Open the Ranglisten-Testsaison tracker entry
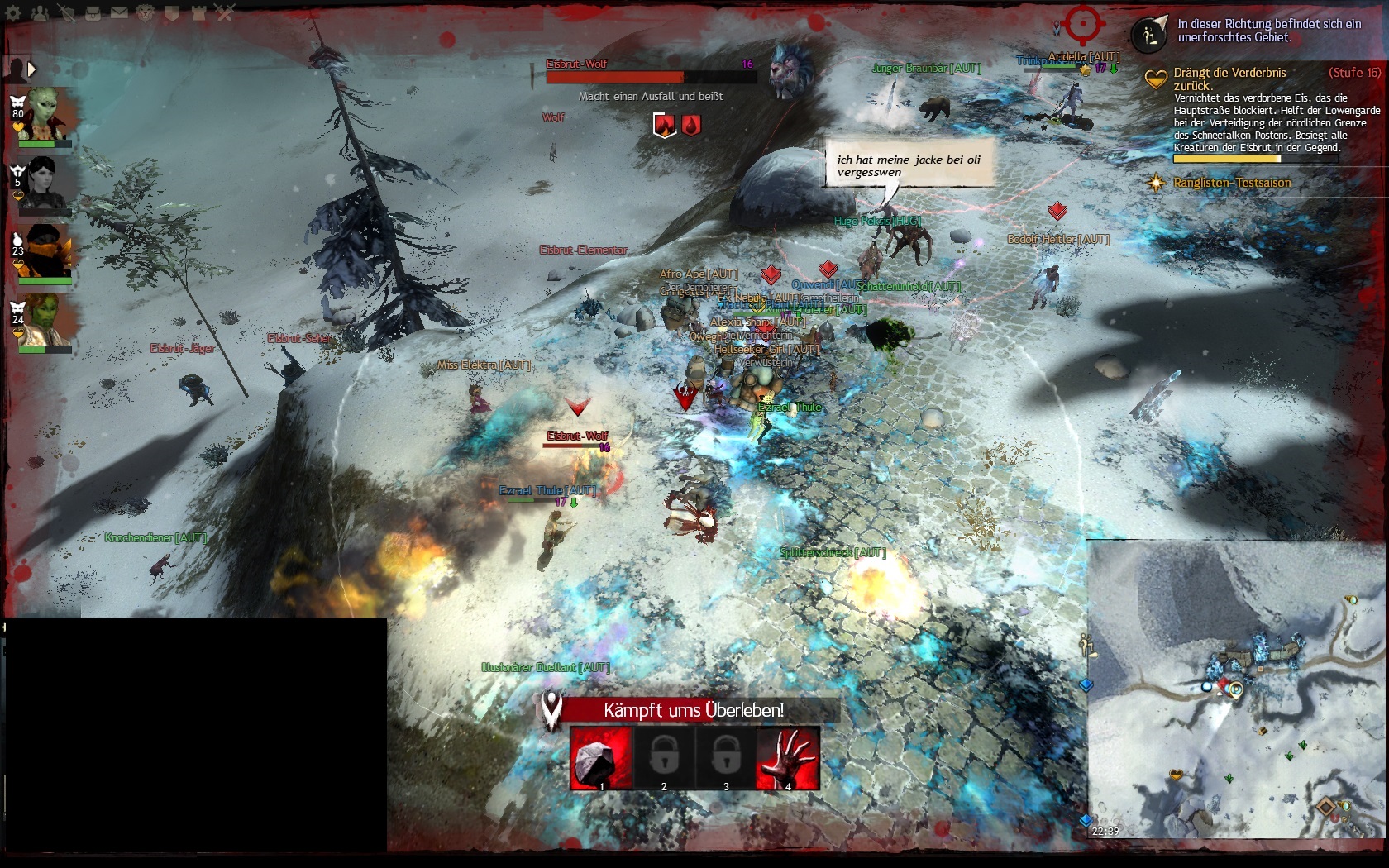 [x=1231, y=183]
